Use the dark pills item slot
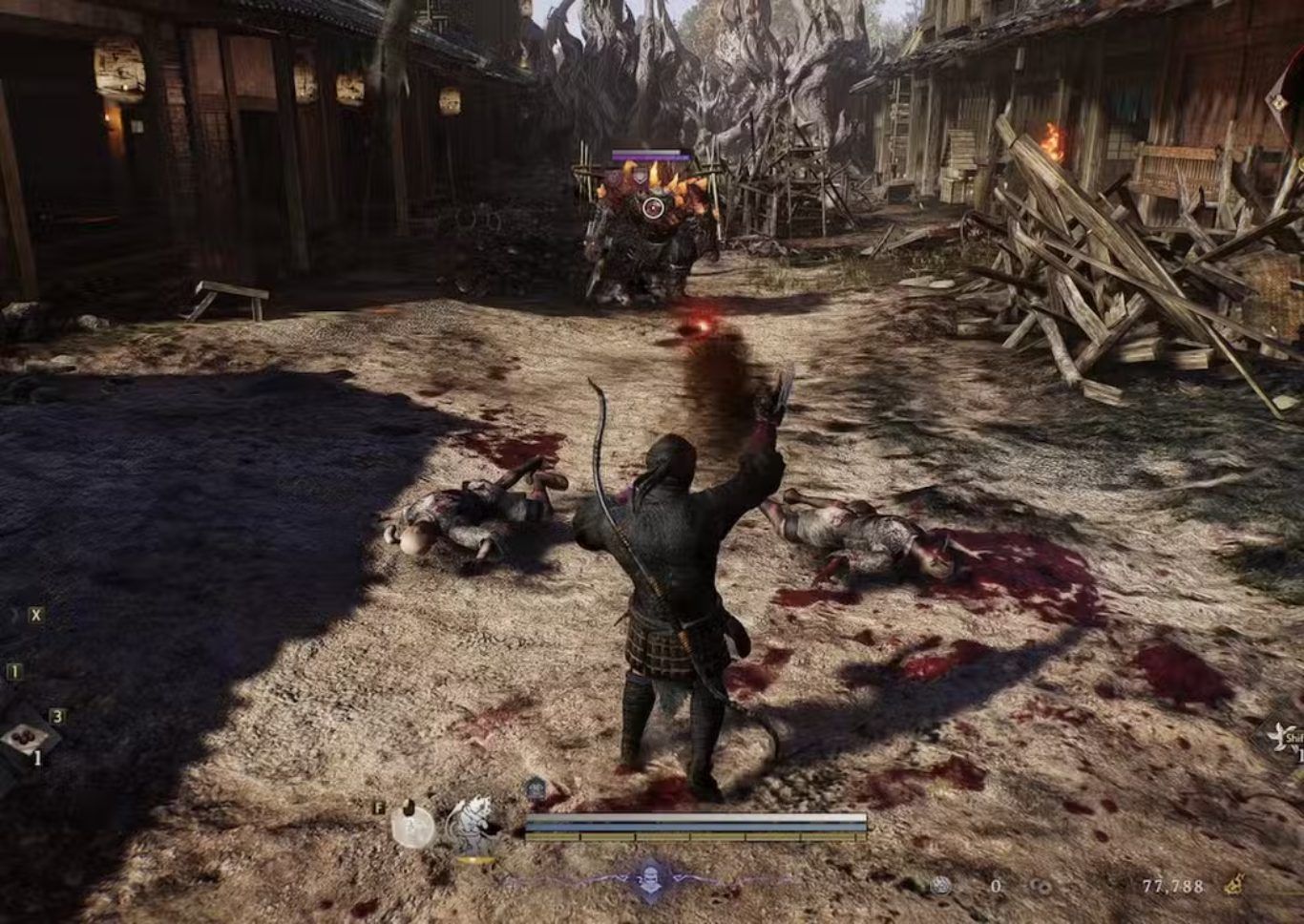 pyautogui.click(x=21, y=738)
